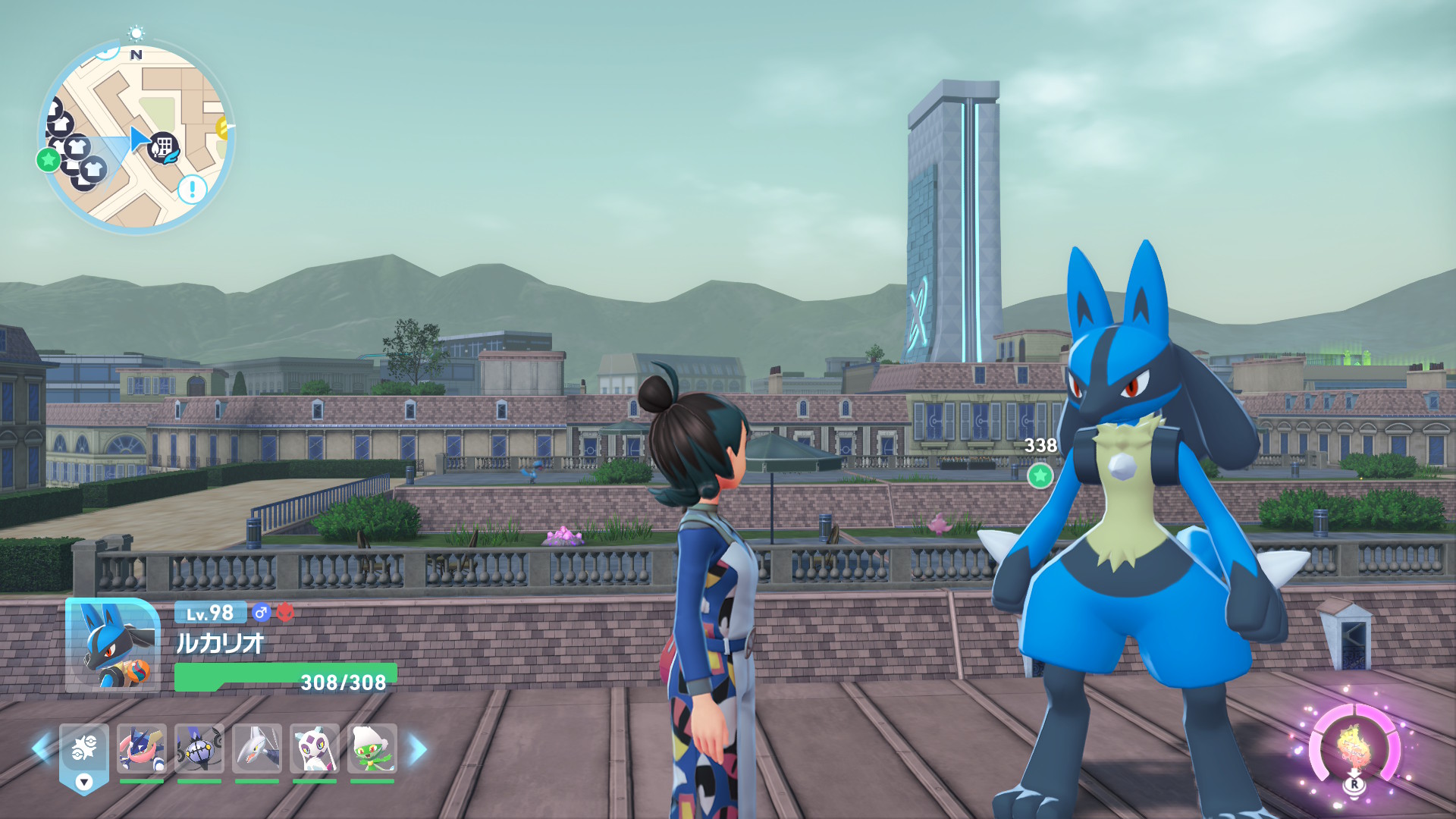1456x819 pixels.
Task: Click the left arrow of the party bar
Action: click(x=41, y=748)
